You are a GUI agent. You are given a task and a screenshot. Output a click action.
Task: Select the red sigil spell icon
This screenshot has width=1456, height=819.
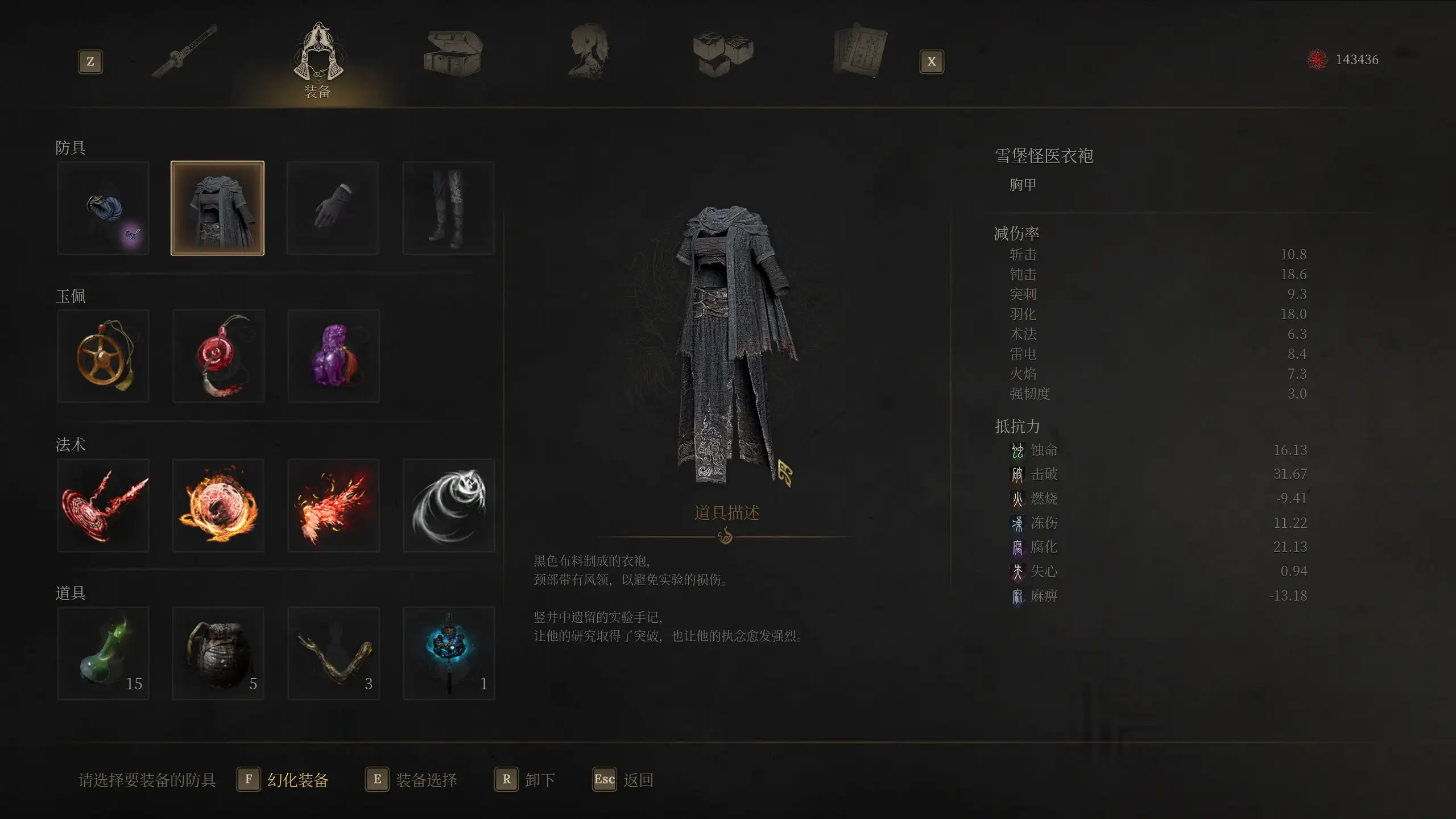tap(104, 505)
